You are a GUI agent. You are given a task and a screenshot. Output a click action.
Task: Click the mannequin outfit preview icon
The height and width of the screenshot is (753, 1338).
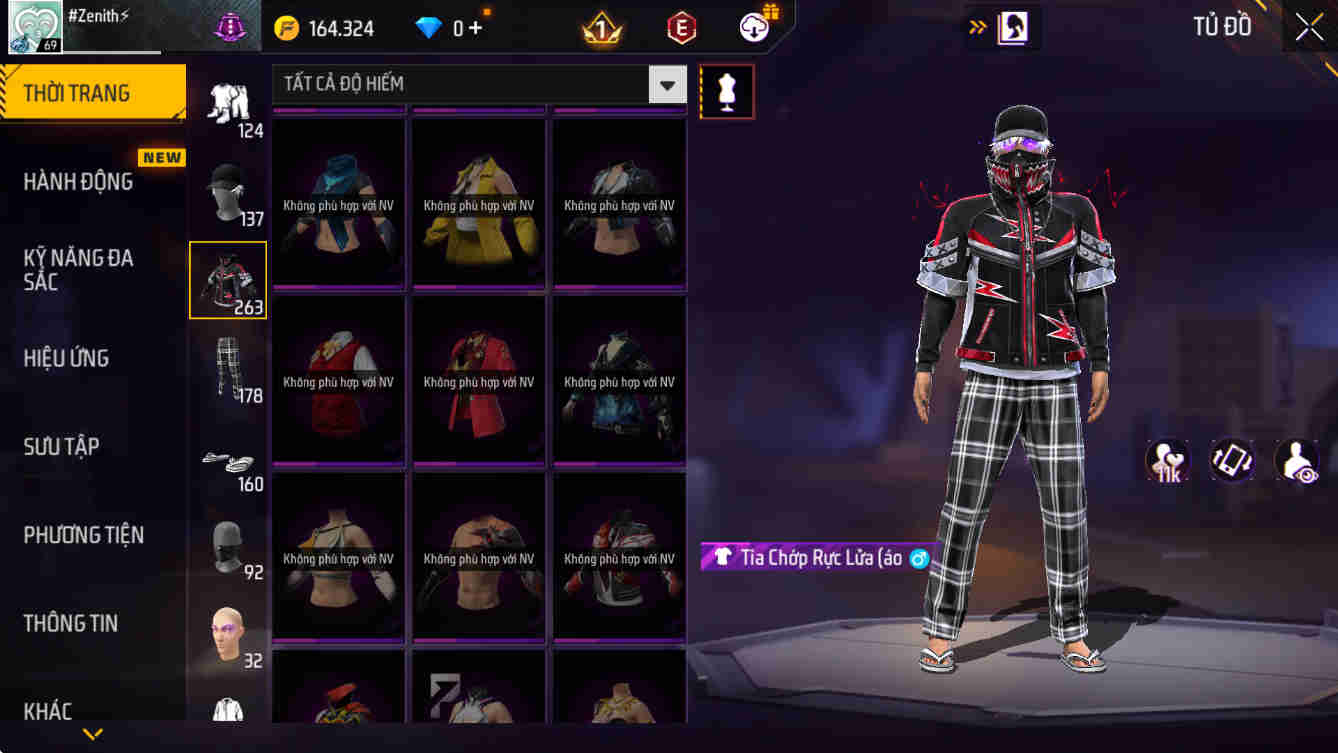(727, 90)
